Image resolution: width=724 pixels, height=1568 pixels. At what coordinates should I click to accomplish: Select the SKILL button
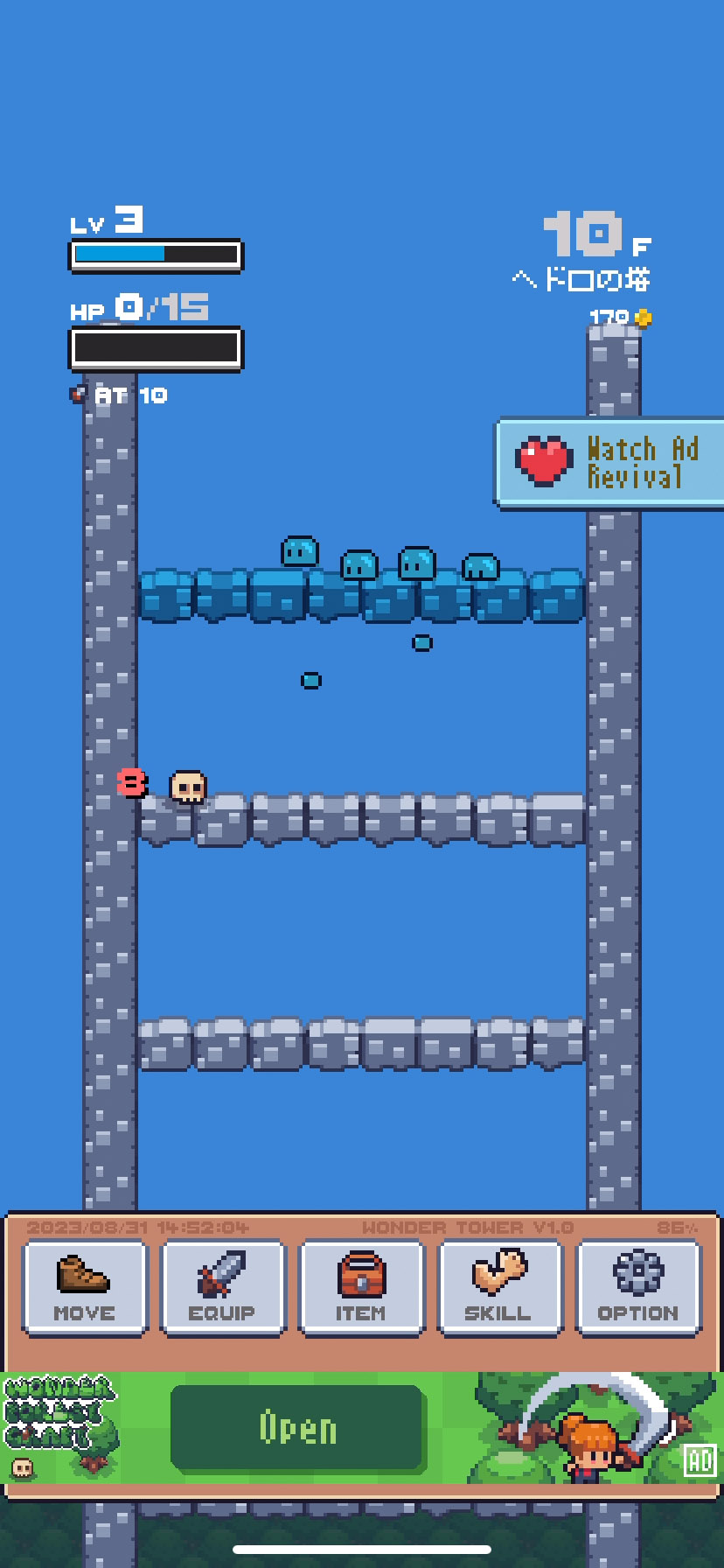click(498, 1287)
